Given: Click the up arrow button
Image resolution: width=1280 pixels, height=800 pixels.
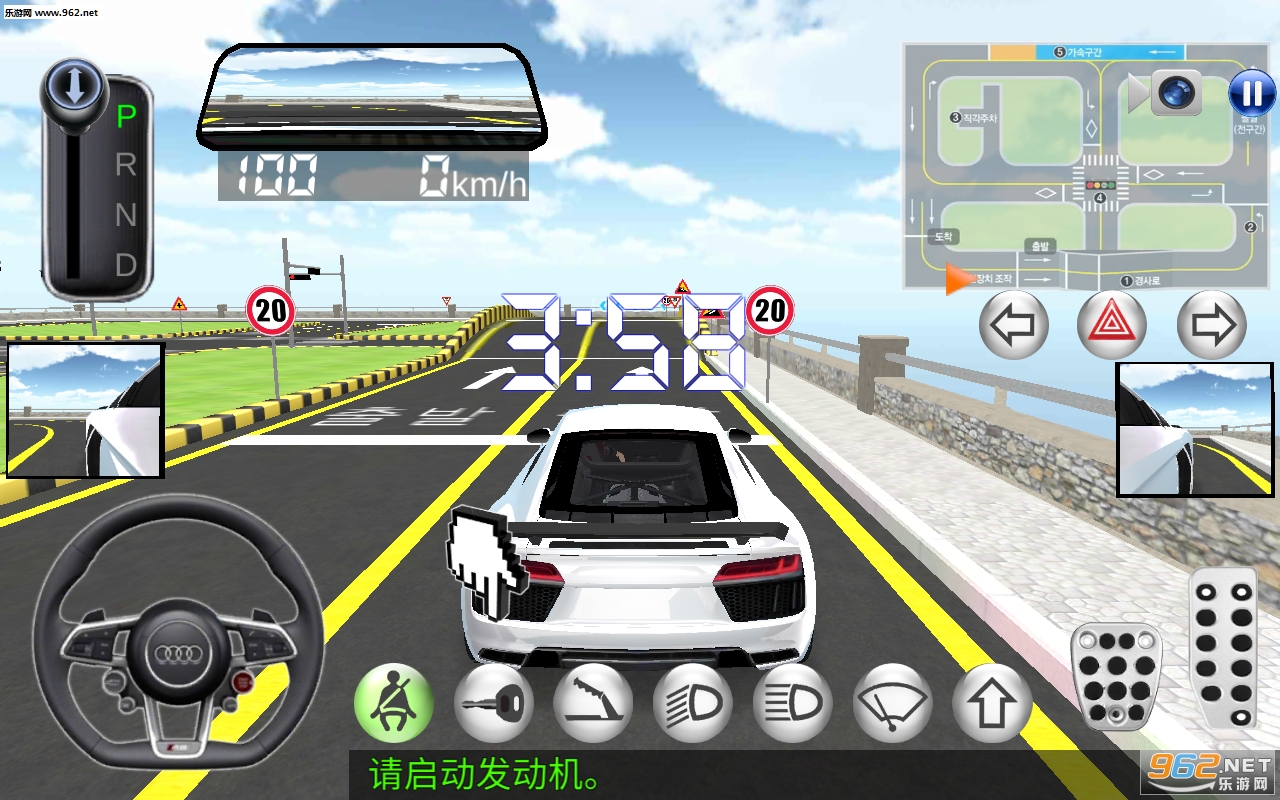Looking at the screenshot, I should 991,704.
